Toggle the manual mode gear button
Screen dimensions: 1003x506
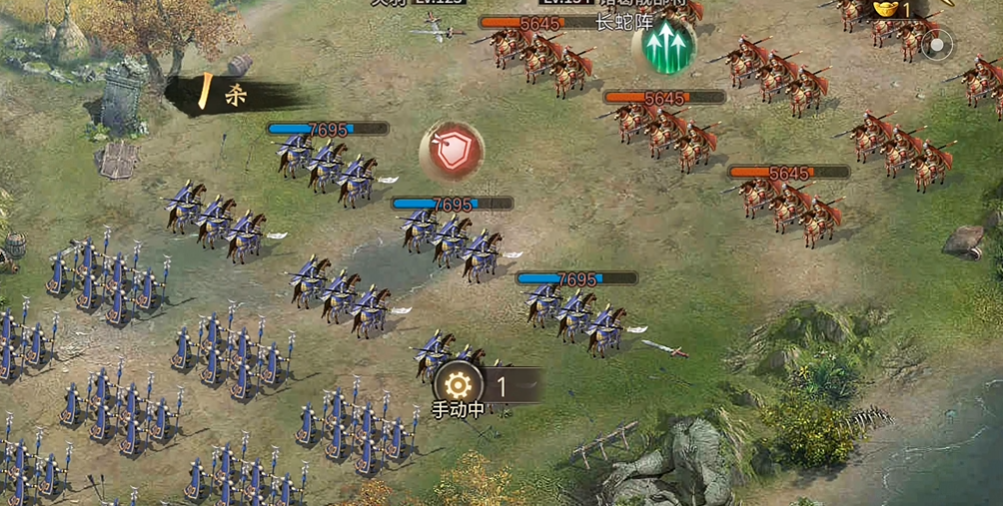coord(457,384)
